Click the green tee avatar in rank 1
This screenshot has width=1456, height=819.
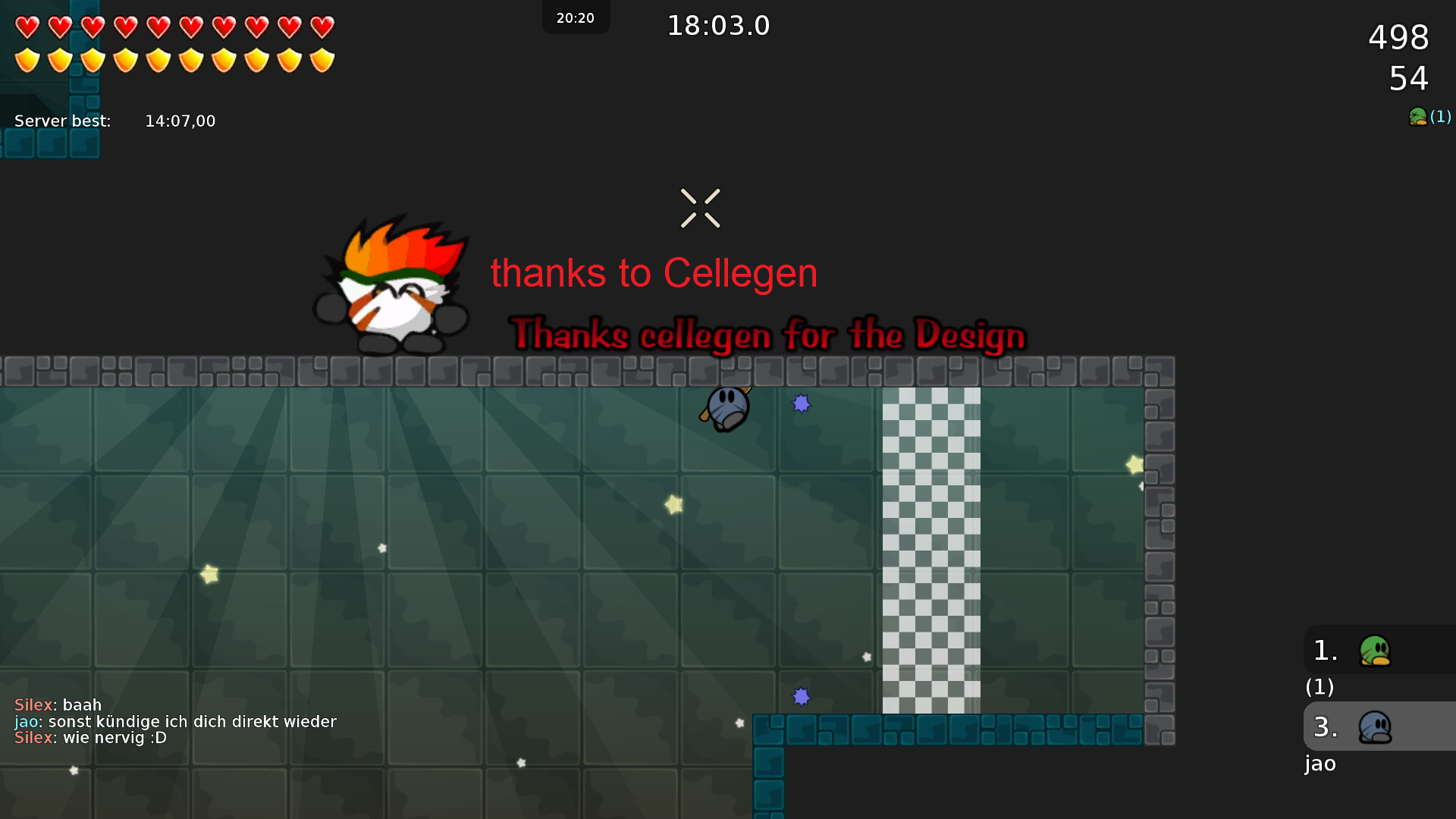(x=1376, y=649)
